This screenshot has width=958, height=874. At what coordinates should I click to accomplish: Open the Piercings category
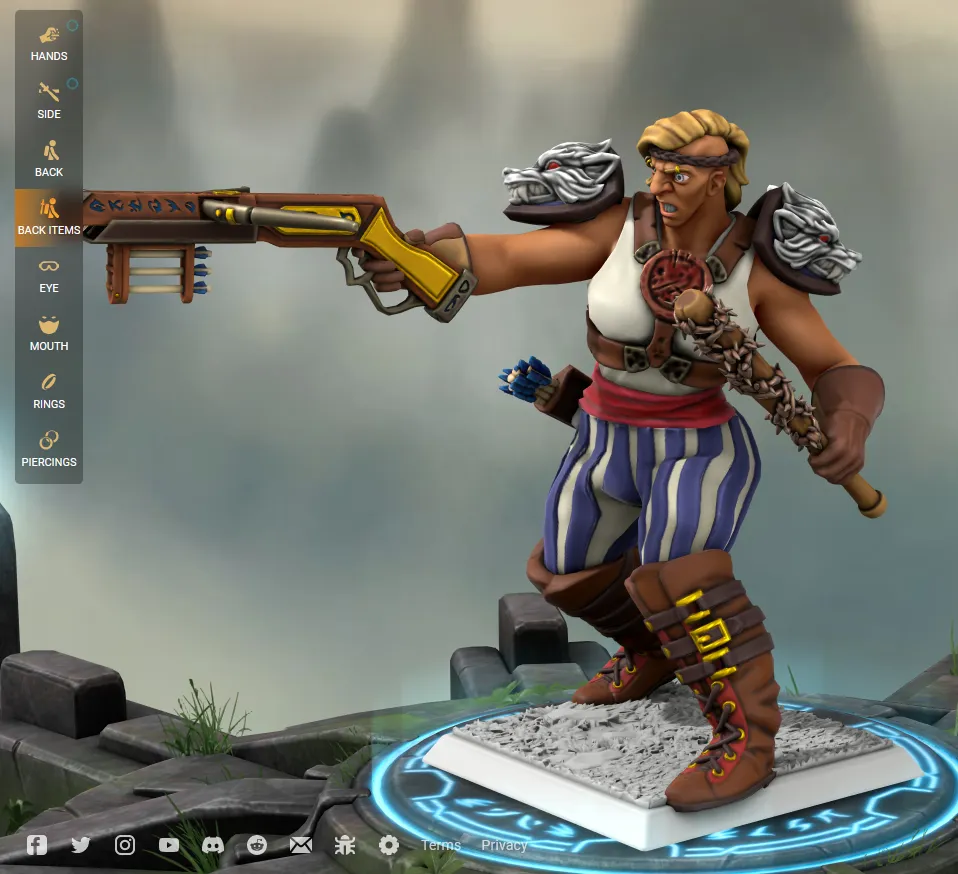48,449
